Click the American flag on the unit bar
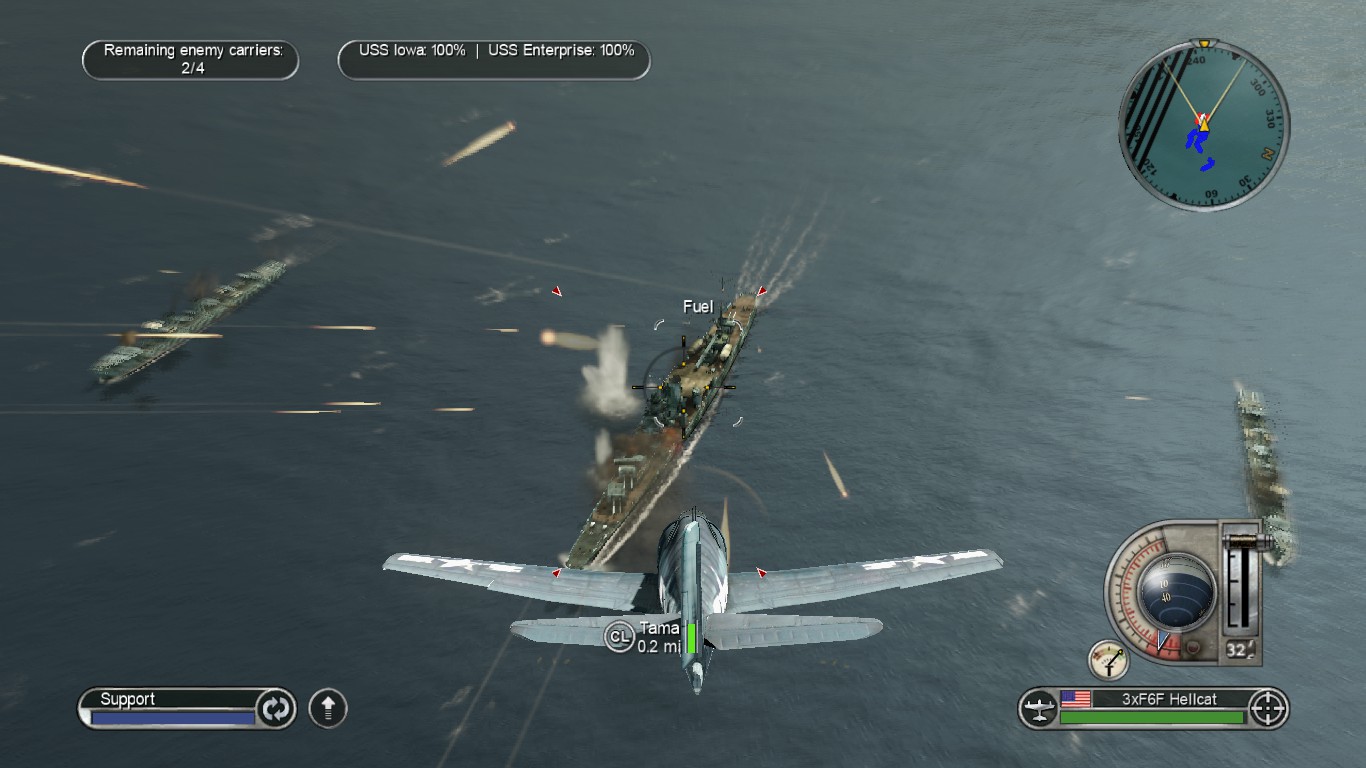 pyautogui.click(x=1076, y=699)
